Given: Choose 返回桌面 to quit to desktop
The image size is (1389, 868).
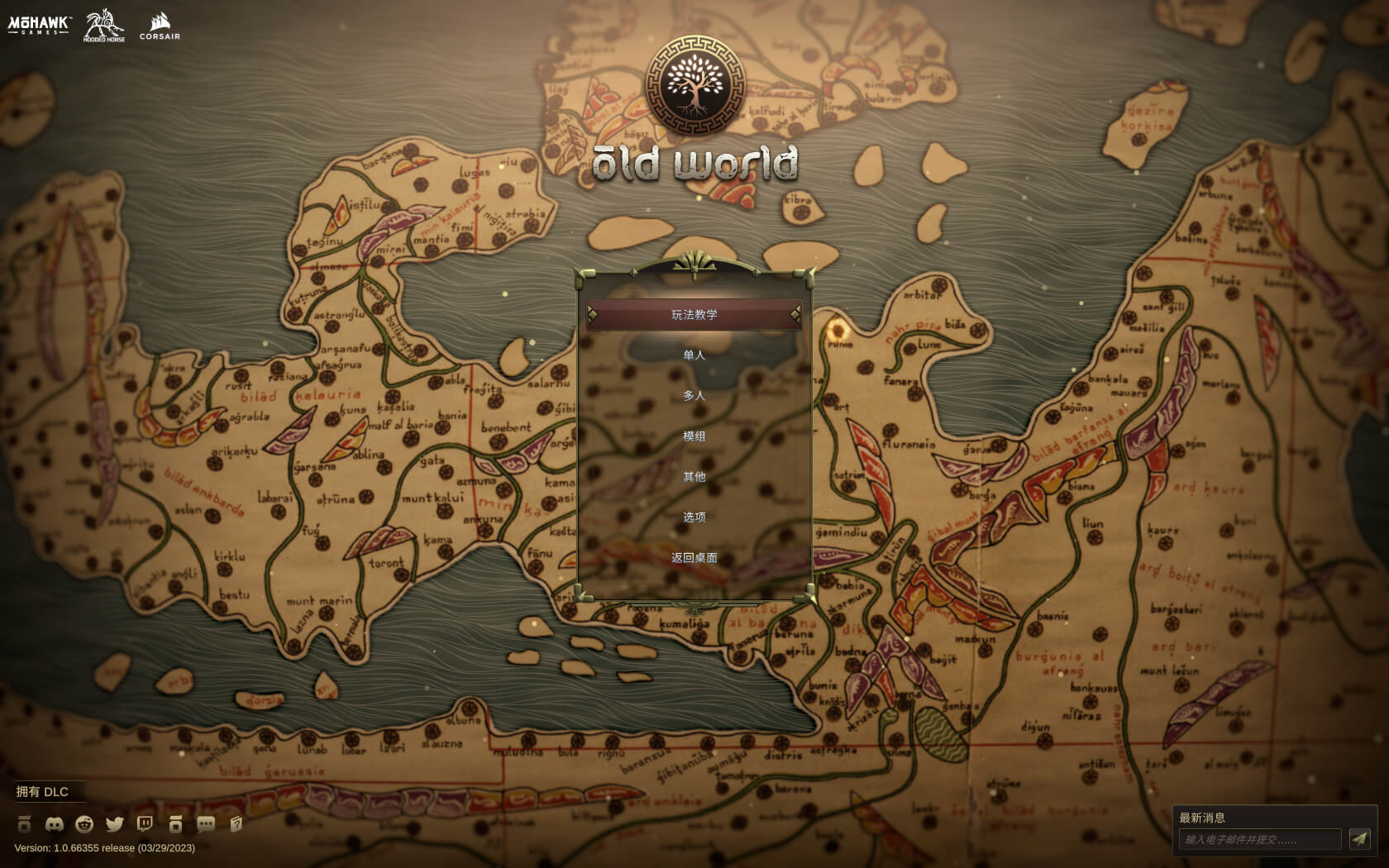Looking at the screenshot, I should pyautogui.click(x=694, y=558).
